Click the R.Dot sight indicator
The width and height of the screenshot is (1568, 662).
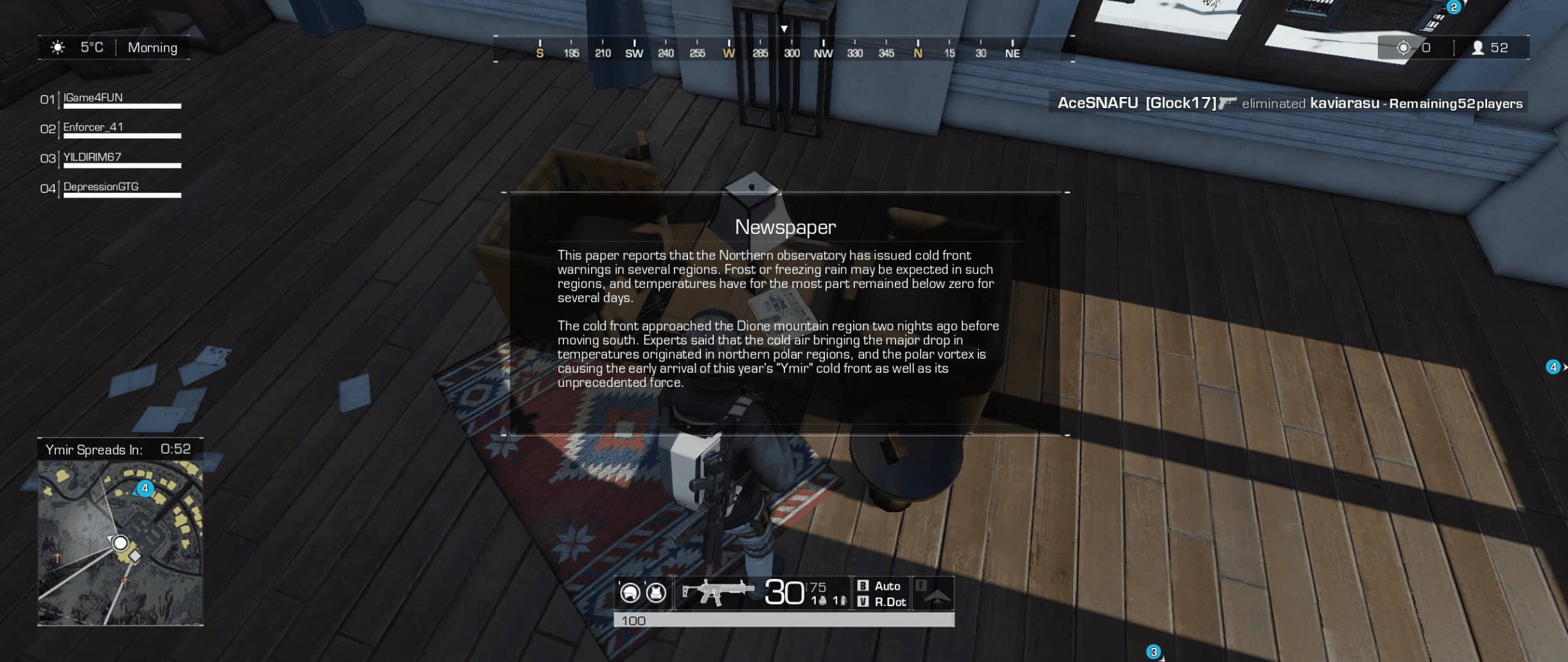pos(889,602)
